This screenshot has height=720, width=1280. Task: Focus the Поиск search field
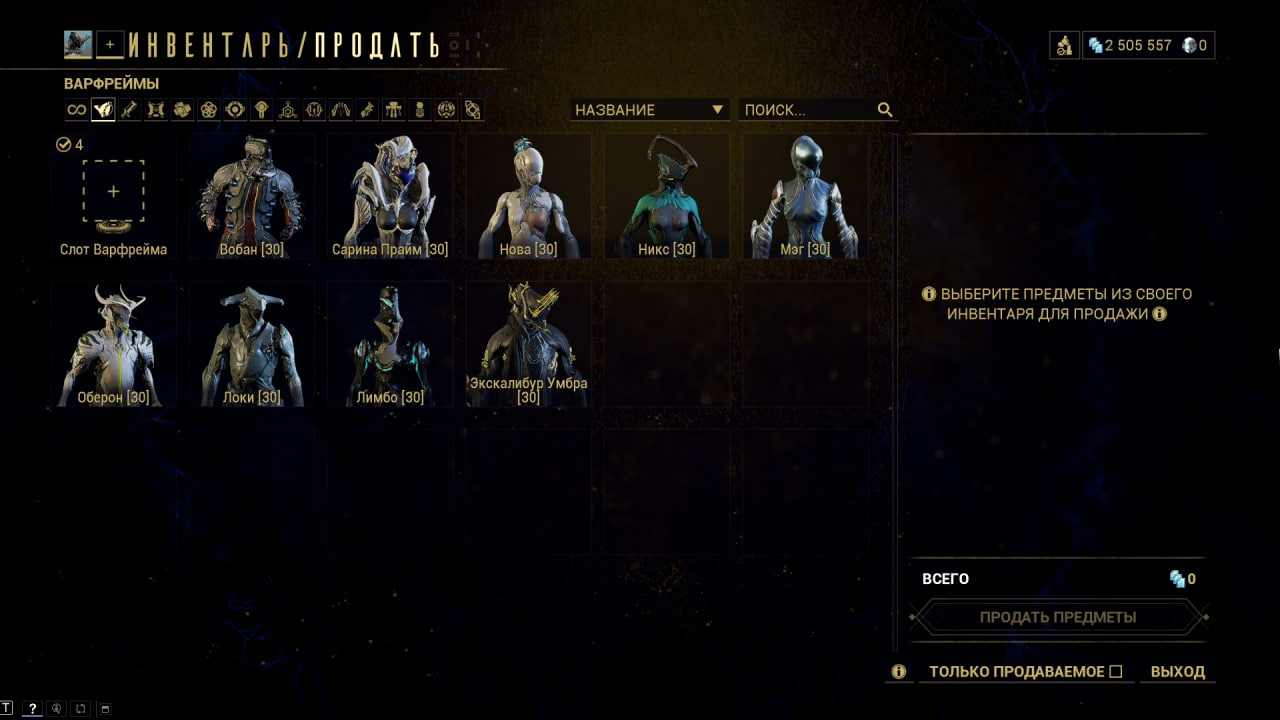tap(808, 110)
